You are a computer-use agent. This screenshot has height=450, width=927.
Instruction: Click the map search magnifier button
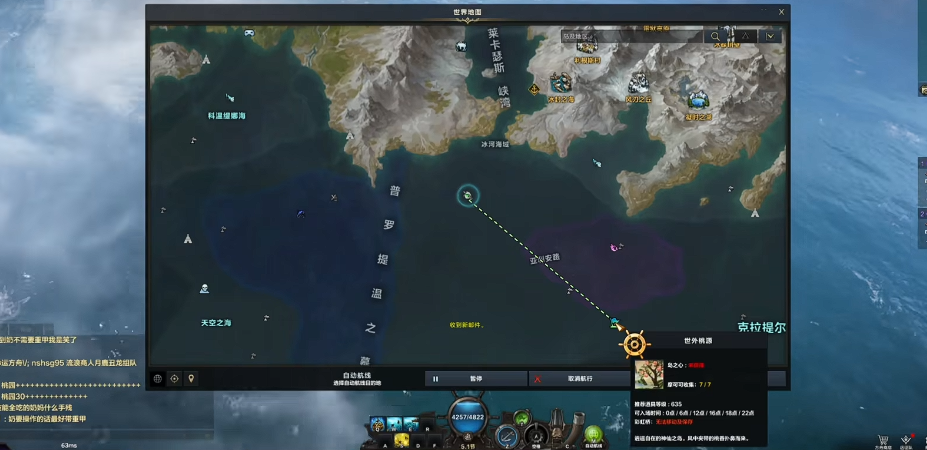click(716, 36)
